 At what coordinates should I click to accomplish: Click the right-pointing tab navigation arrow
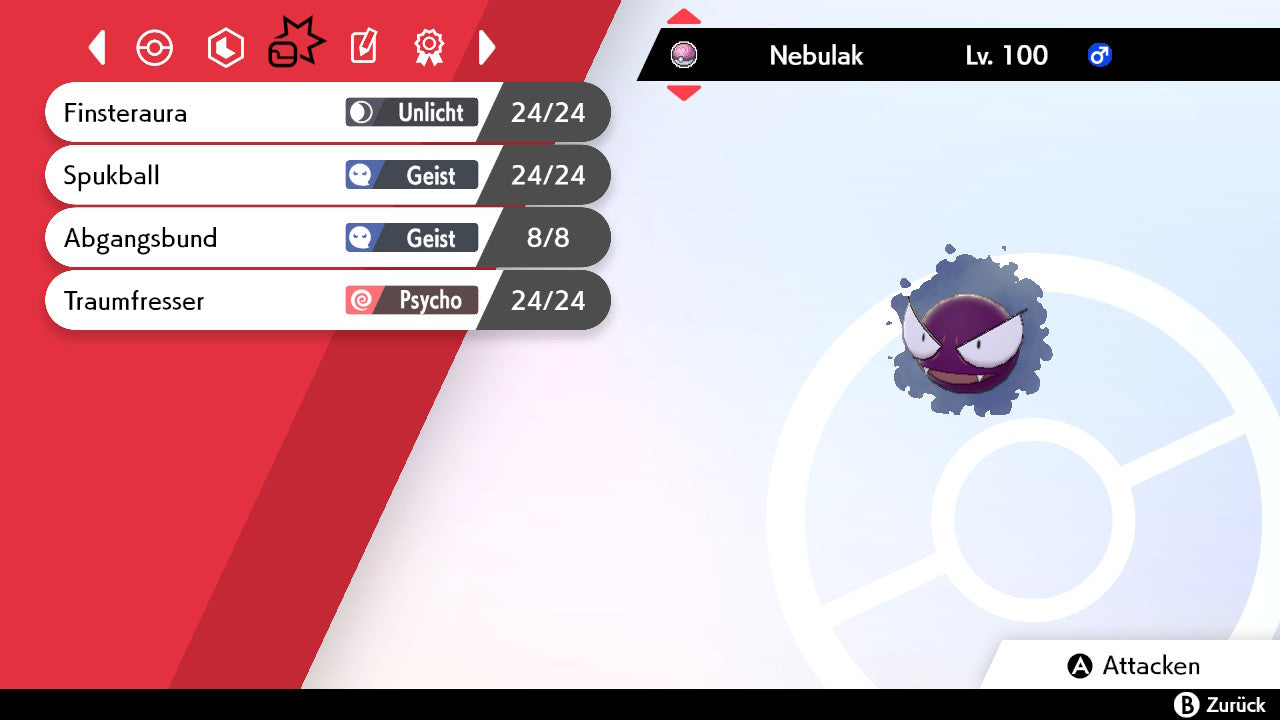click(x=487, y=47)
